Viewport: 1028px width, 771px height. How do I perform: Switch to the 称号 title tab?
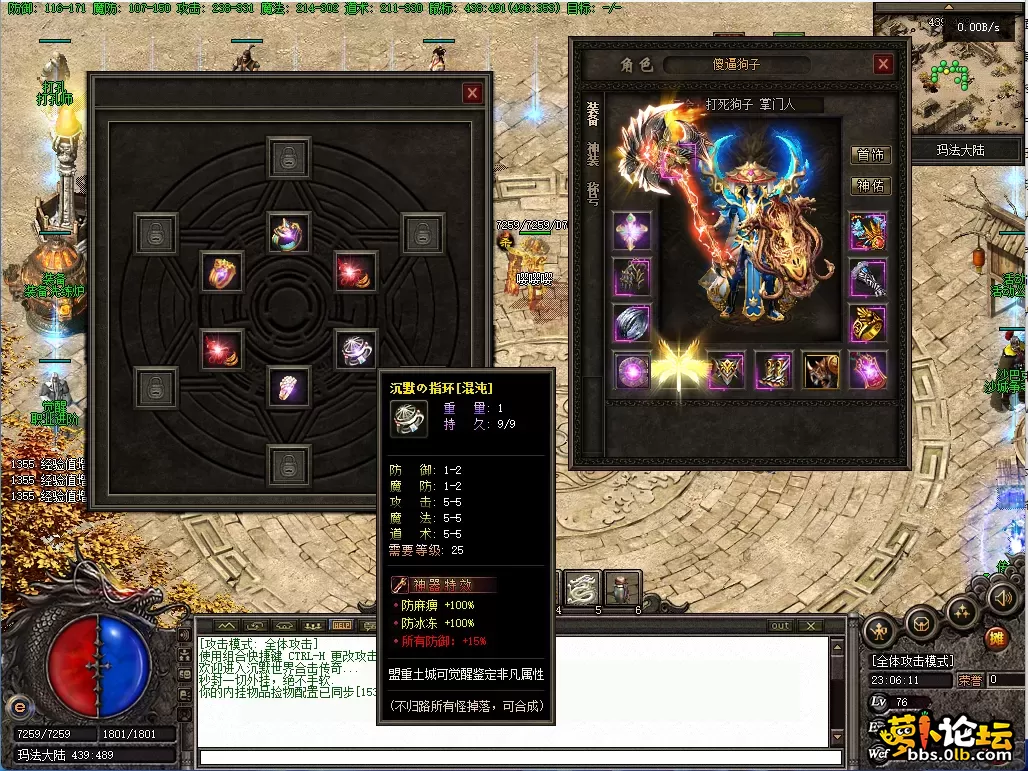[x=593, y=191]
